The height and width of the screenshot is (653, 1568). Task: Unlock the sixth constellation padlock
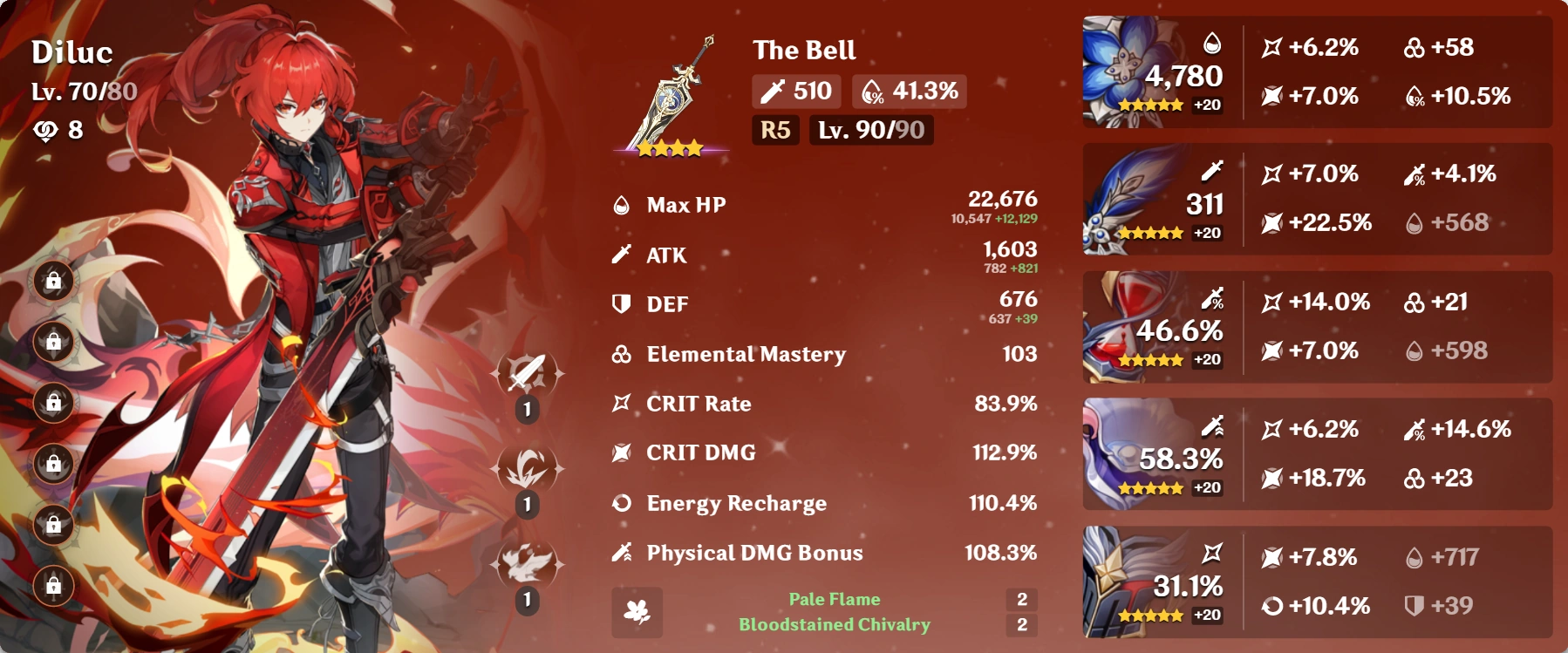pos(54,586)
